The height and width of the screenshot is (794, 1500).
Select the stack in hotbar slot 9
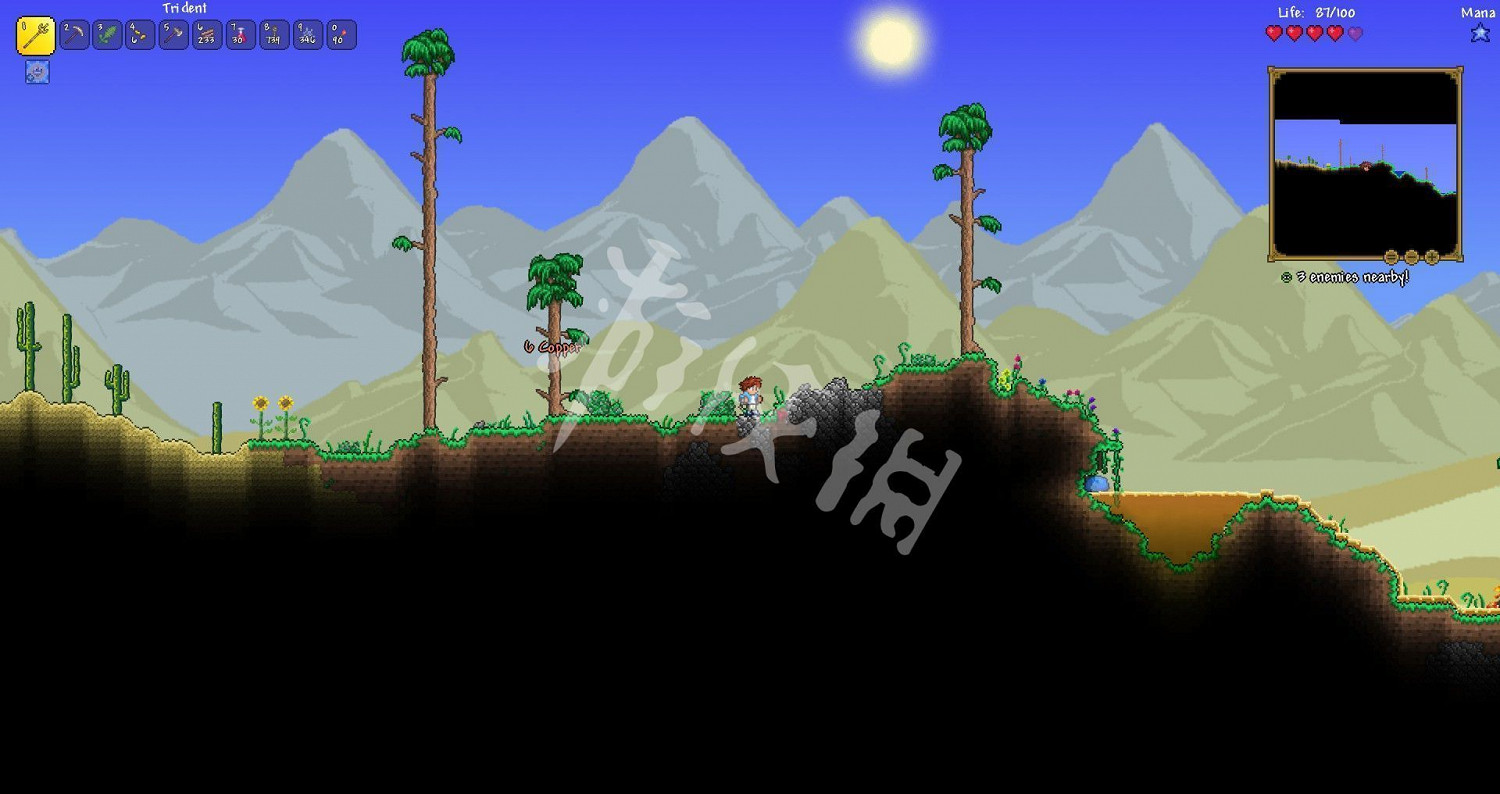click(x=305, y=34)
